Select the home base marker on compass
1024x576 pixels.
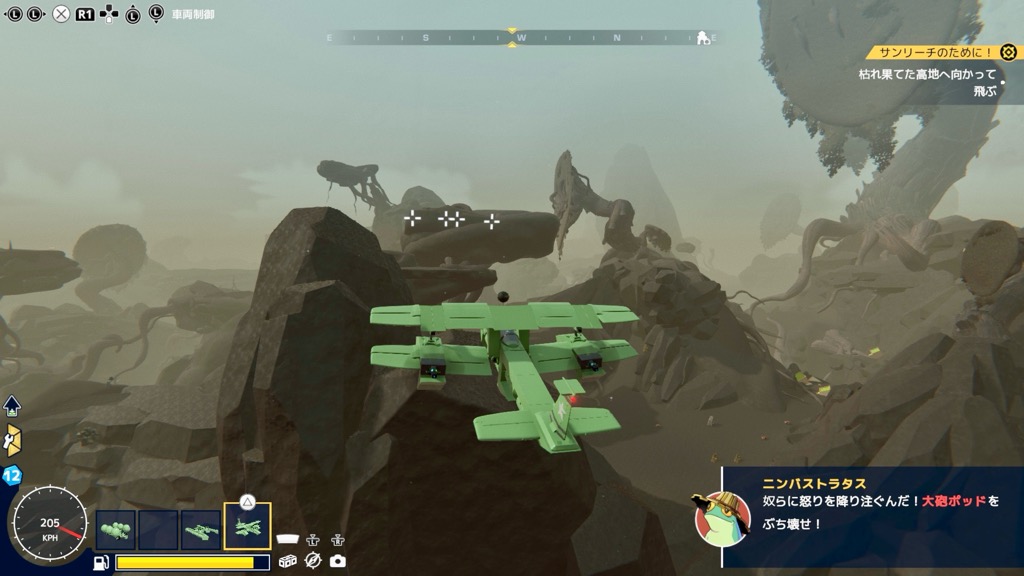click(x=703, y=38)
